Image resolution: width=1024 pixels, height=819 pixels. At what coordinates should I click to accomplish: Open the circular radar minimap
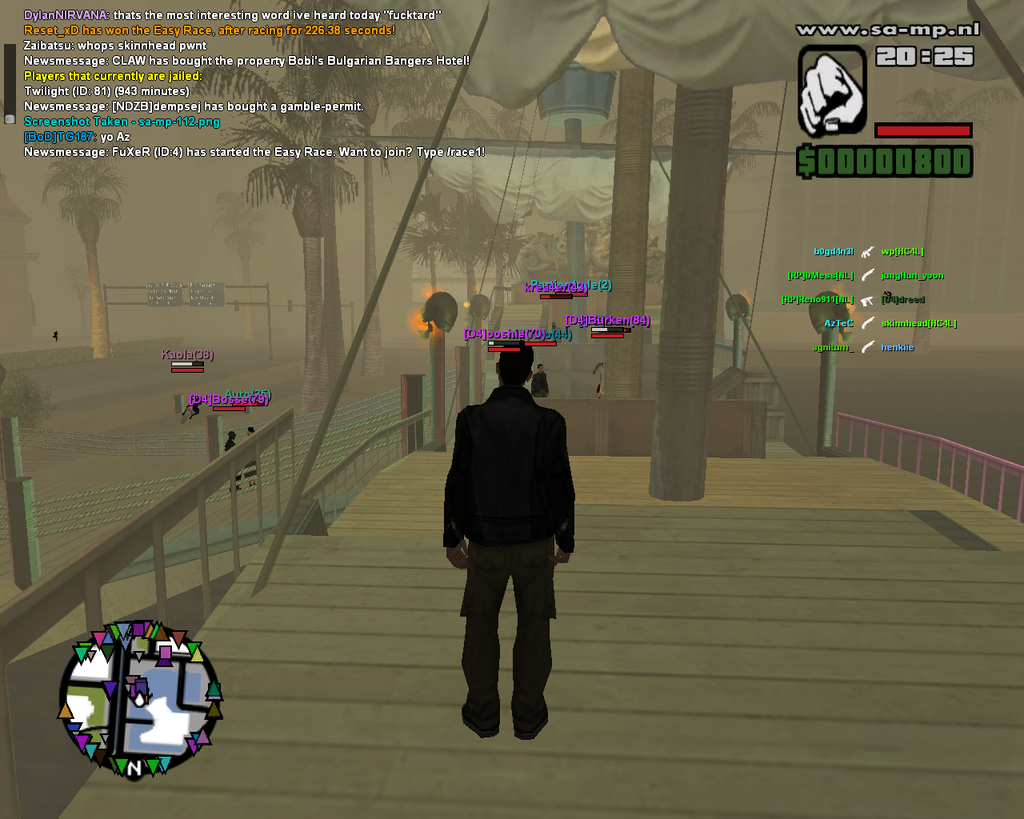pyautogui.click(x=139, y=699)
